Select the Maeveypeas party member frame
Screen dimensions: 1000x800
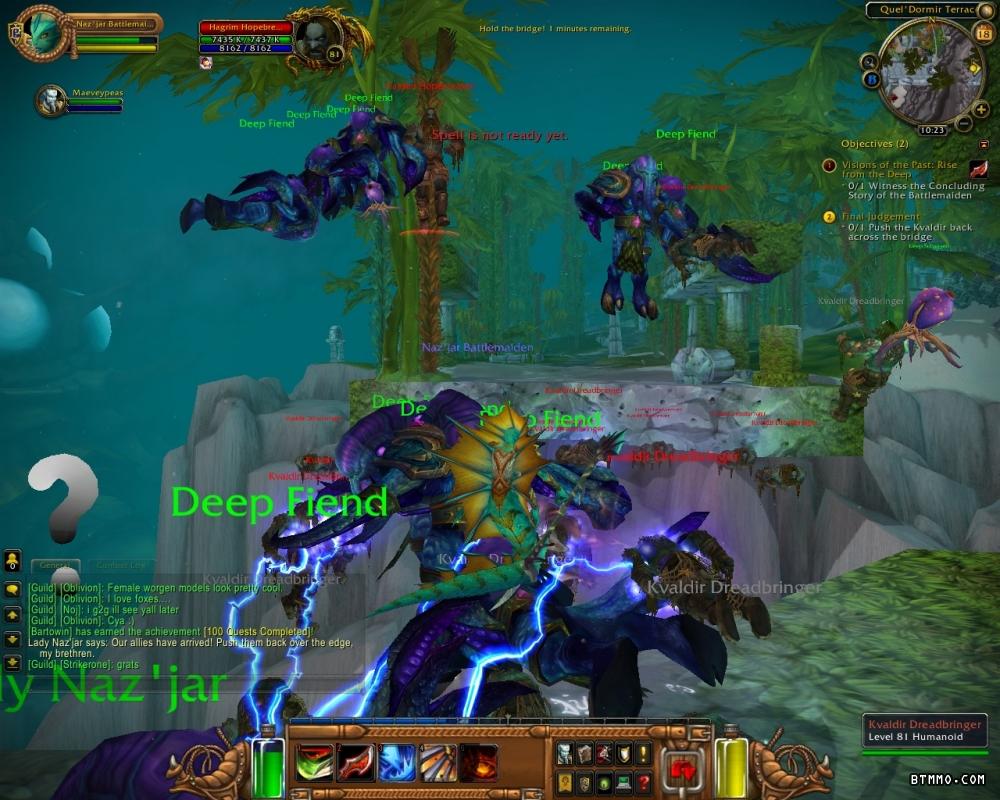[x=52, y=100]
